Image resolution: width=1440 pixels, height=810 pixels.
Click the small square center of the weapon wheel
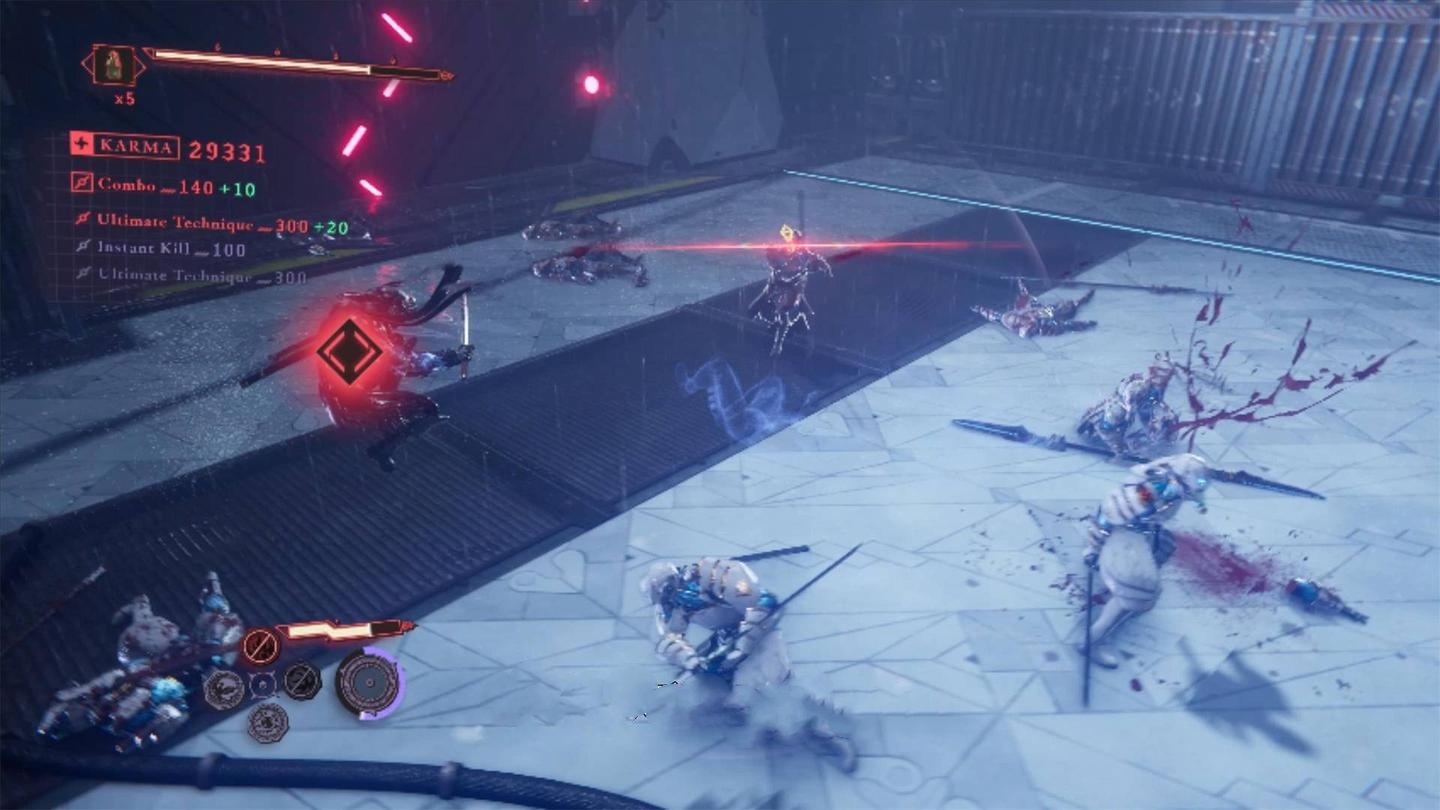coord(263,684)
